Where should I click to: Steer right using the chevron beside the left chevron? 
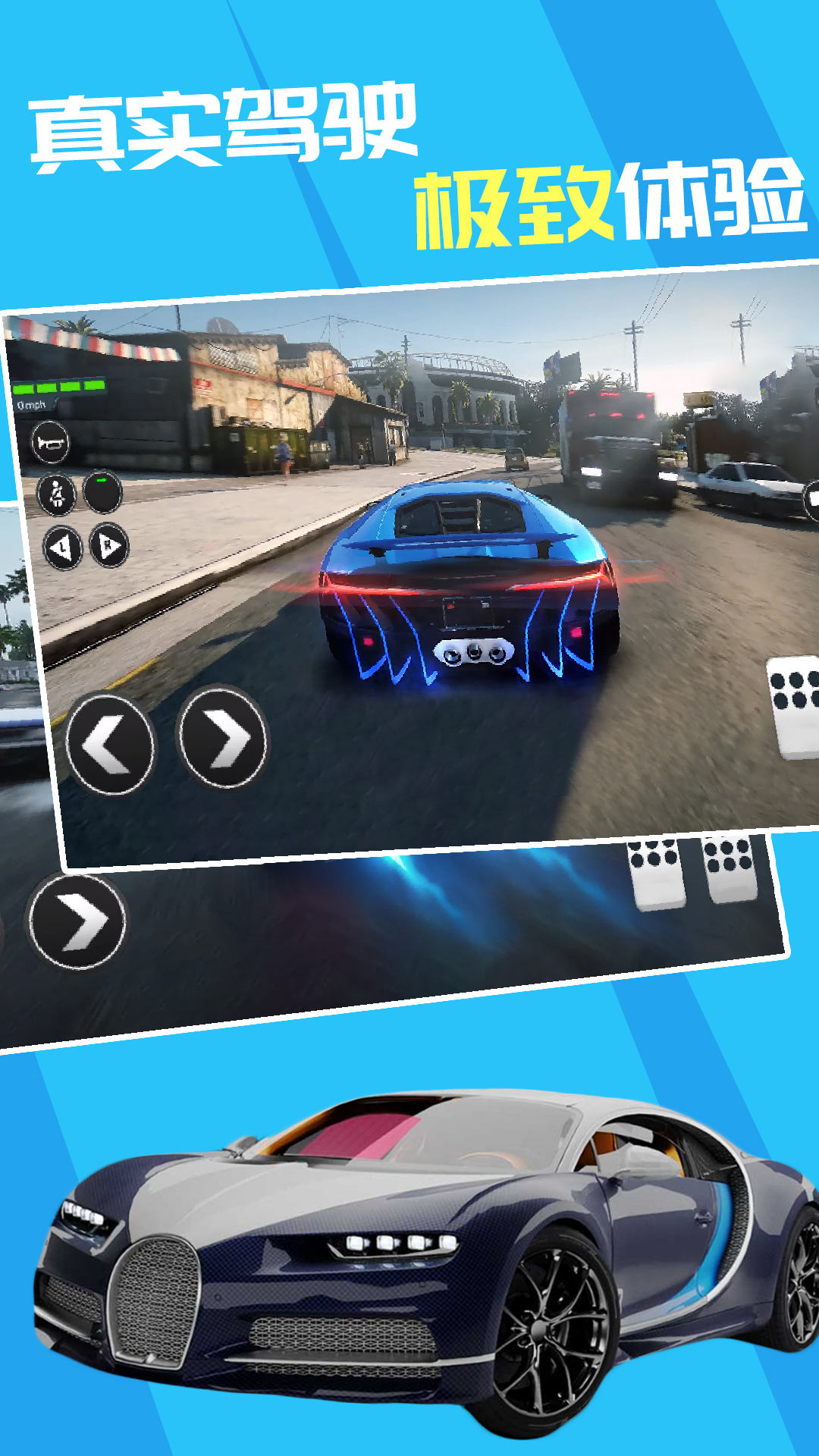222,737
